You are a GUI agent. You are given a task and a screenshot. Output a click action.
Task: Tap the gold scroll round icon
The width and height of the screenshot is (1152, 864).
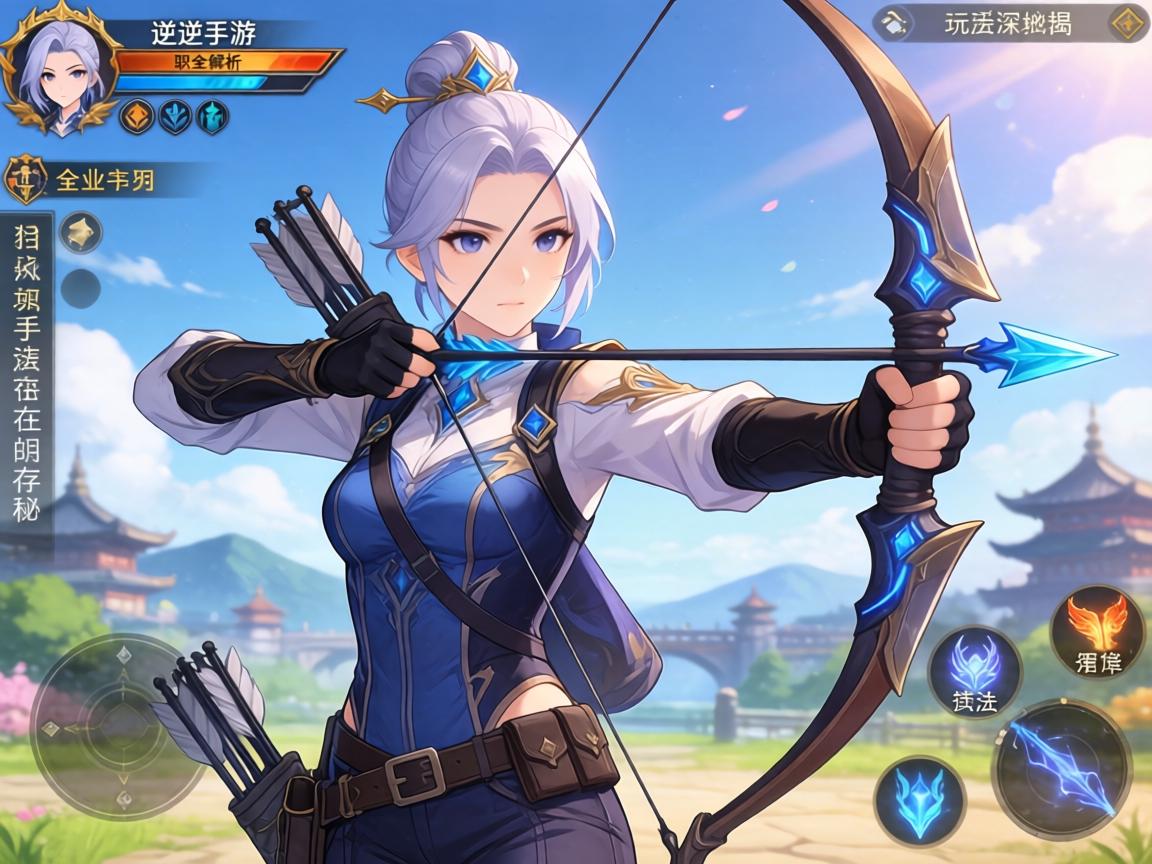(x=80, y=233)
